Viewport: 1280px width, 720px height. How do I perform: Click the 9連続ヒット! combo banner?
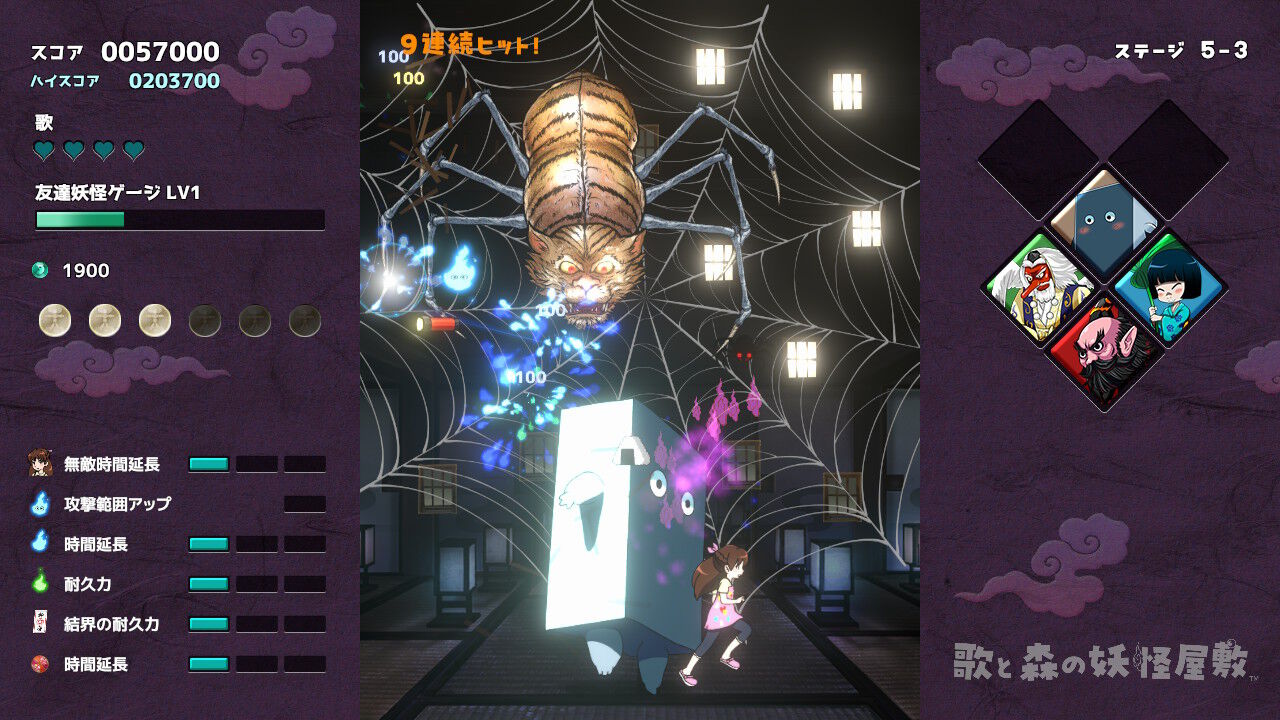(470, 42)
